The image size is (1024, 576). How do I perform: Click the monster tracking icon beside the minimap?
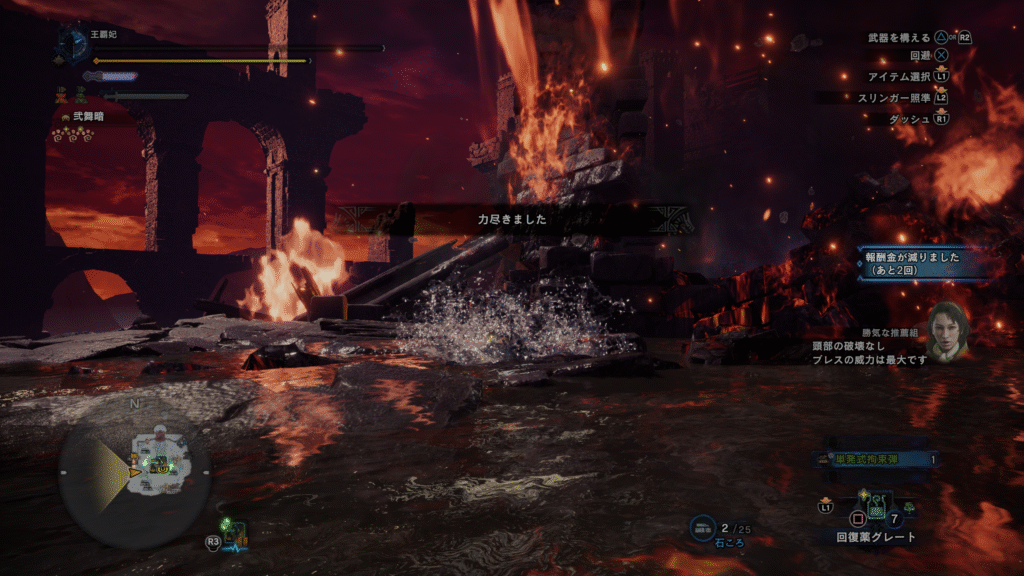tap(237, 532)
